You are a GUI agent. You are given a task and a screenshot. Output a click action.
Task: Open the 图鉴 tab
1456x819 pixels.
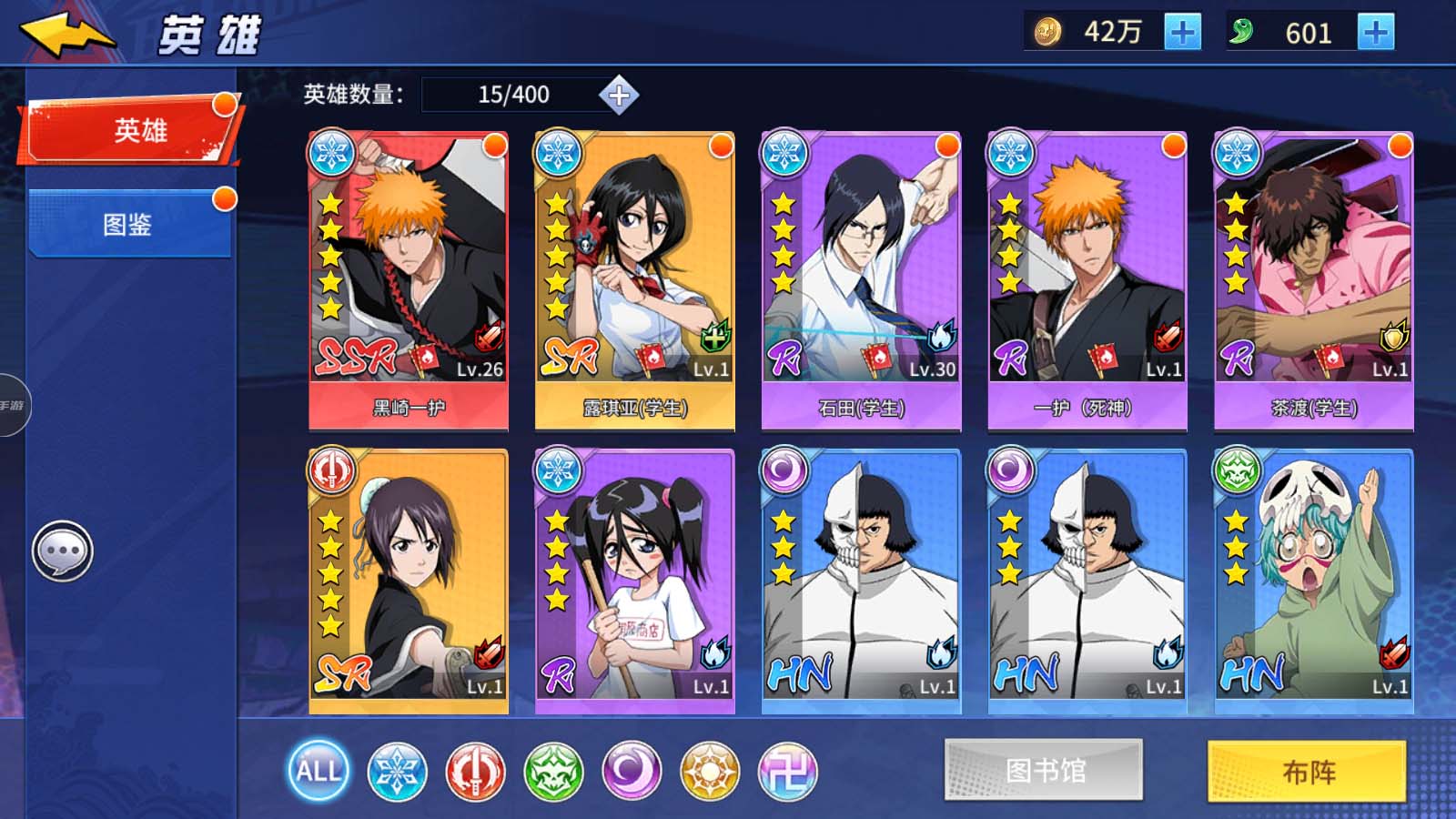[128, 224]
